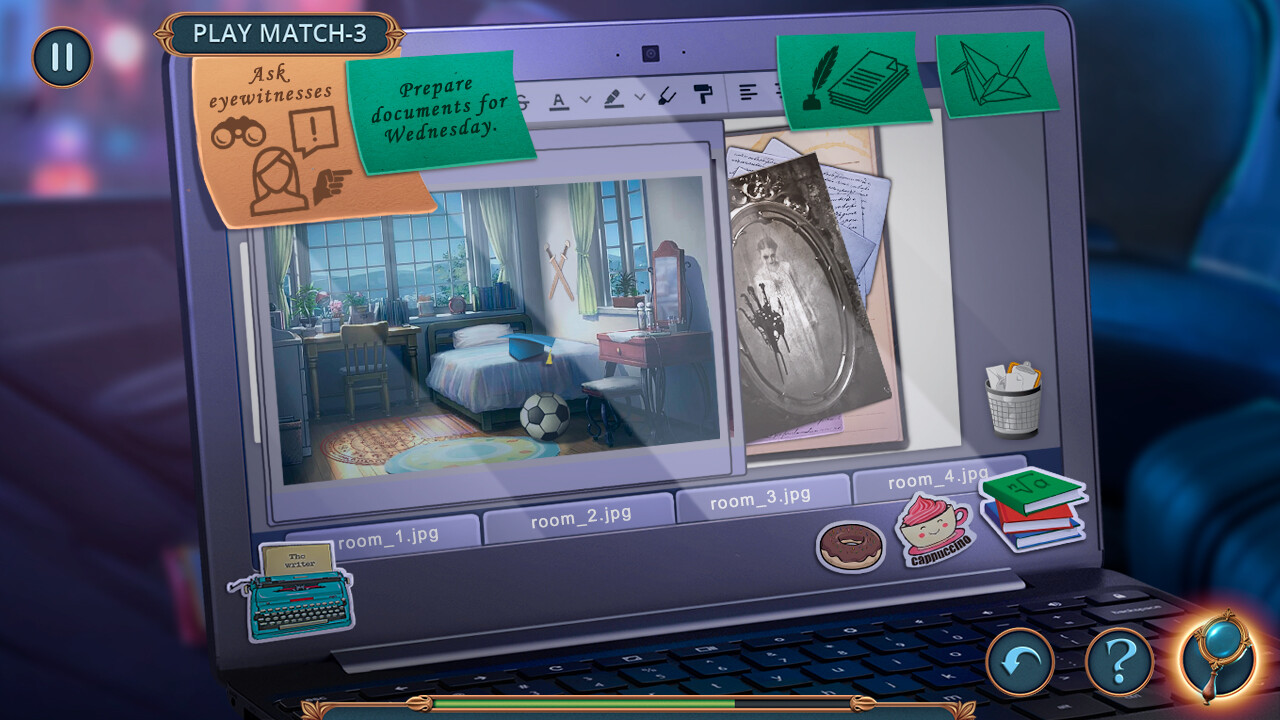
Task: Click the text alignment icon
Action: pyautogui.click(x=748, y=92)
